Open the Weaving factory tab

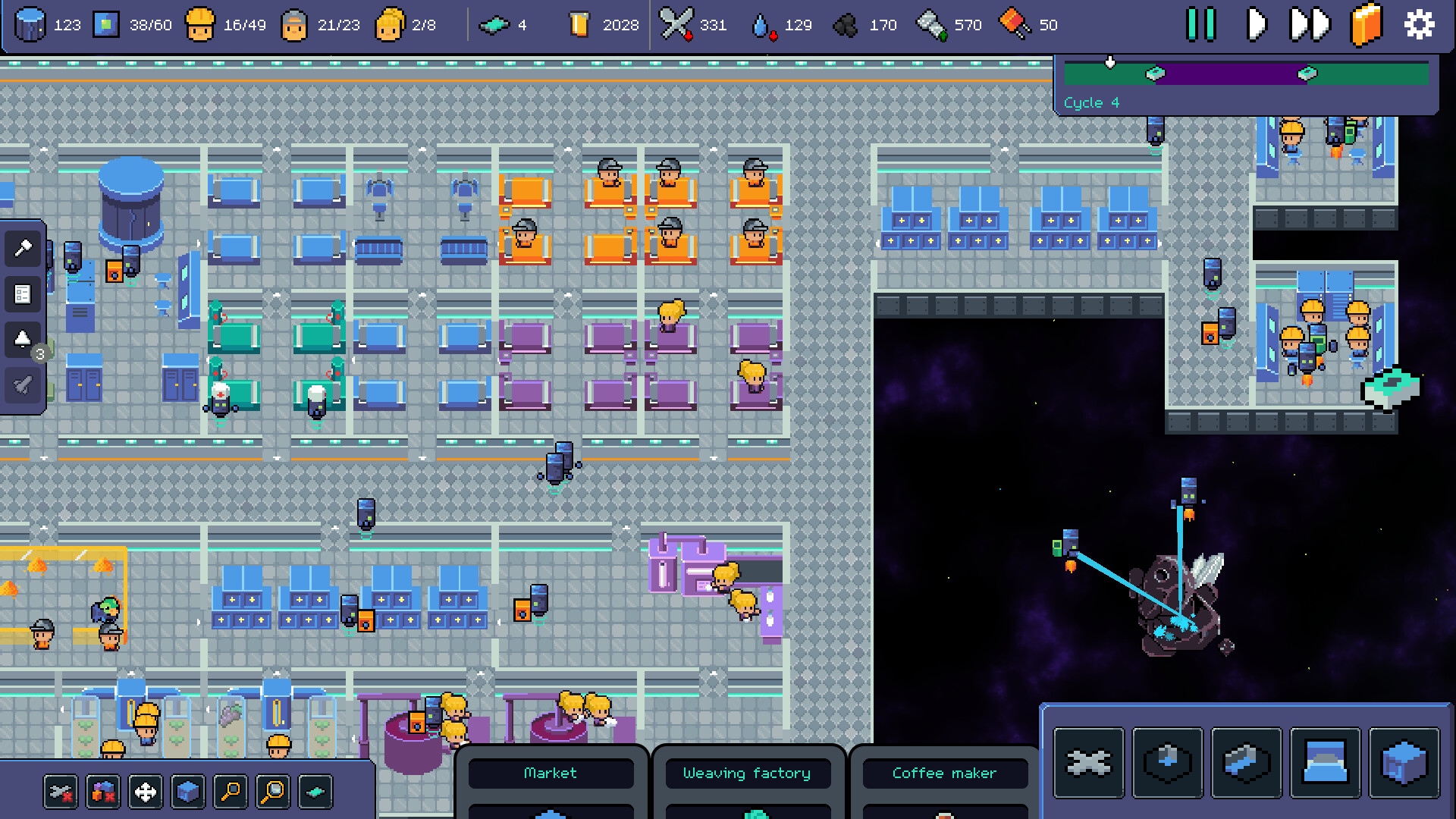(x=747, y=773)
